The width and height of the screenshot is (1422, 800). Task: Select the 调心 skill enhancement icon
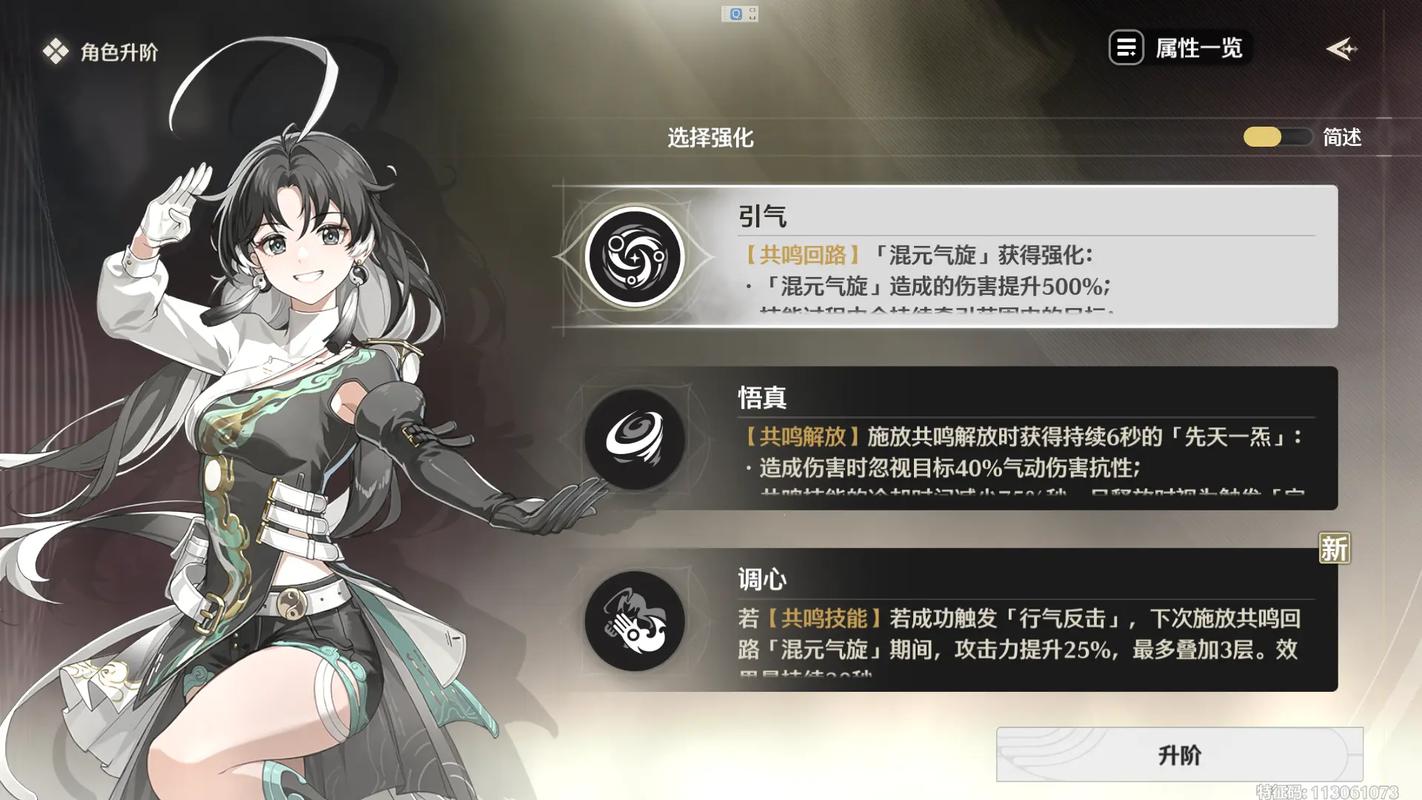(x=635, y=620)
